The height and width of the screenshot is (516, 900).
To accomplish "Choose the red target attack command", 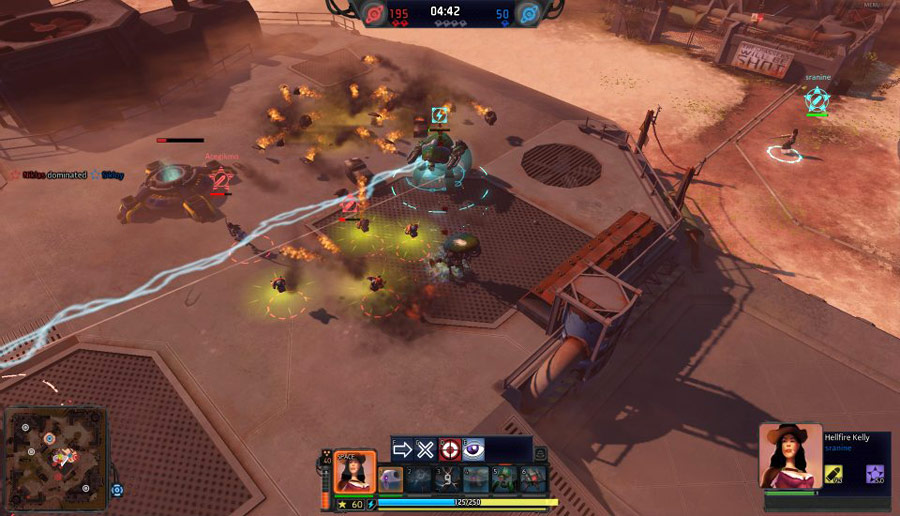I will click(x=450, y=450).
